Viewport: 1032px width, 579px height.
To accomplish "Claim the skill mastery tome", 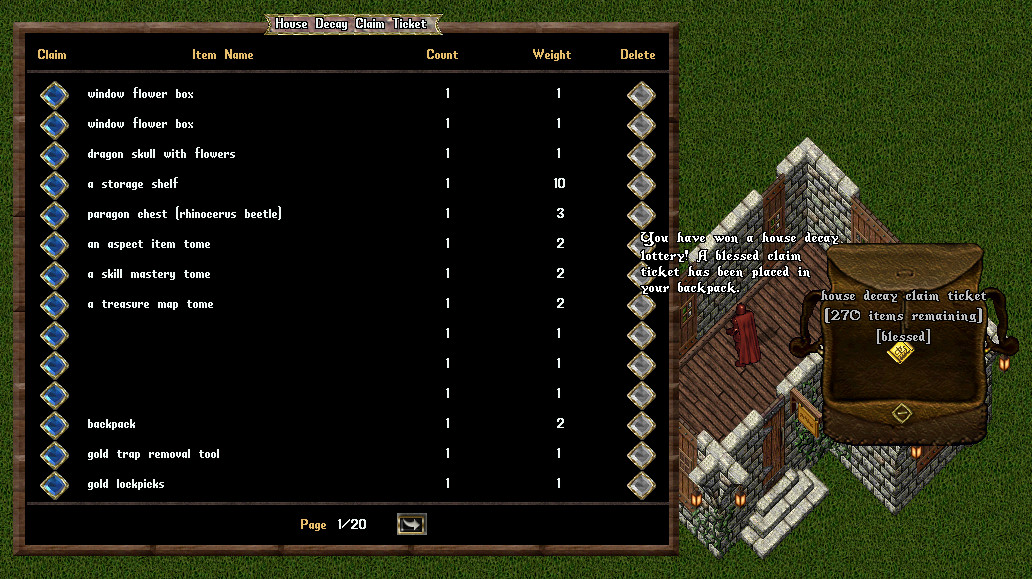I will pos(53,275).
